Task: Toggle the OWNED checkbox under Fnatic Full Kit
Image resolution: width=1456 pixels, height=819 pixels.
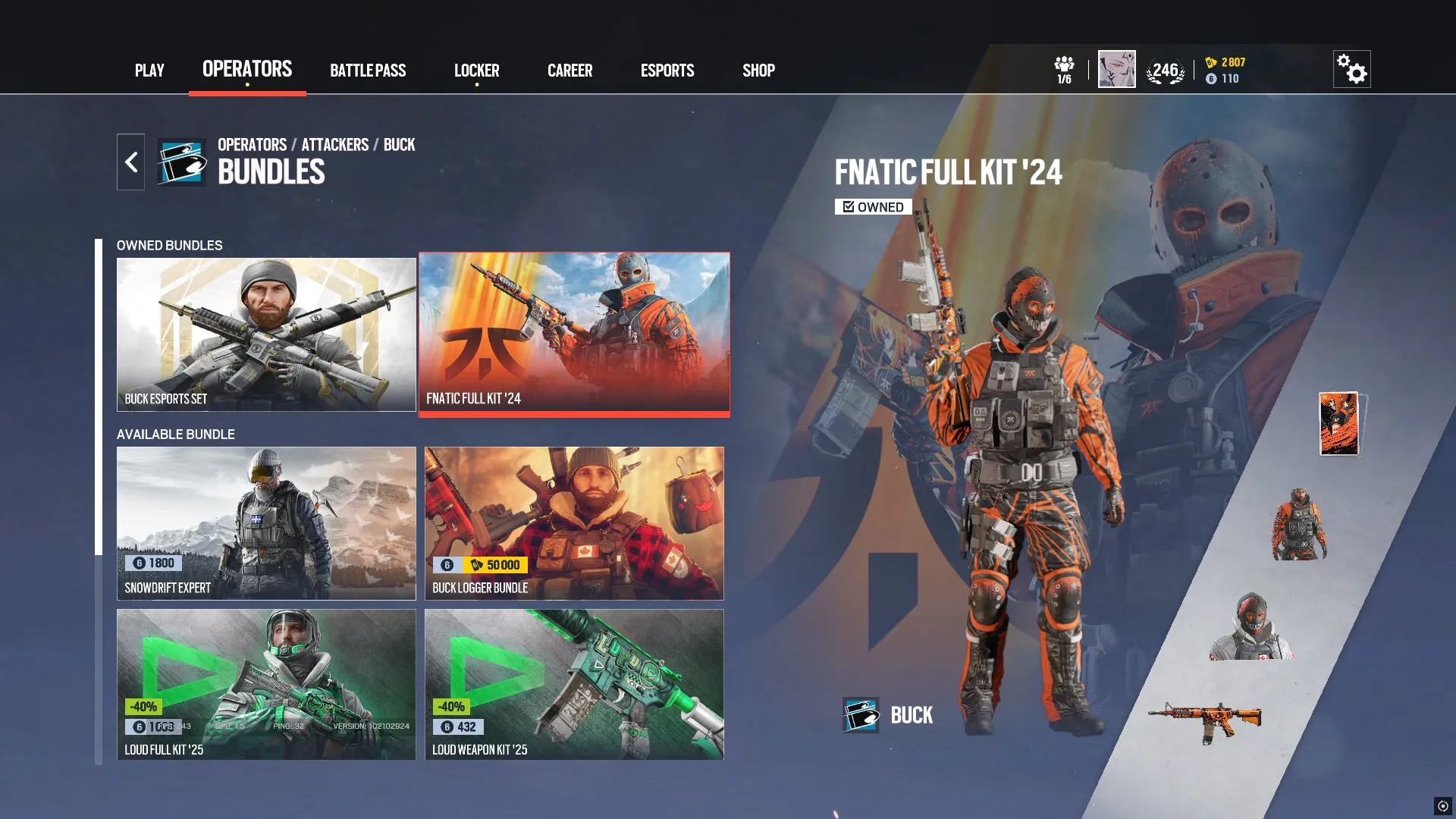Action: [x=847, y=206]
